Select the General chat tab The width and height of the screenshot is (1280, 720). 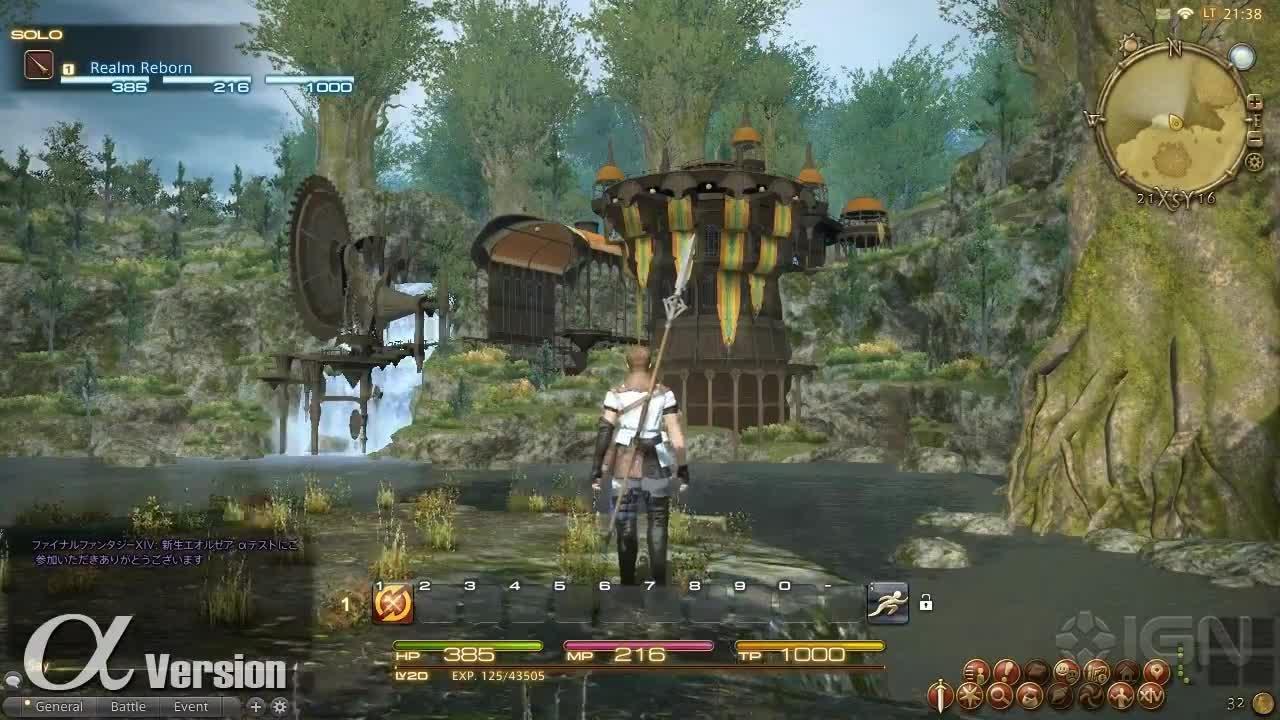(x=60, y=706)
